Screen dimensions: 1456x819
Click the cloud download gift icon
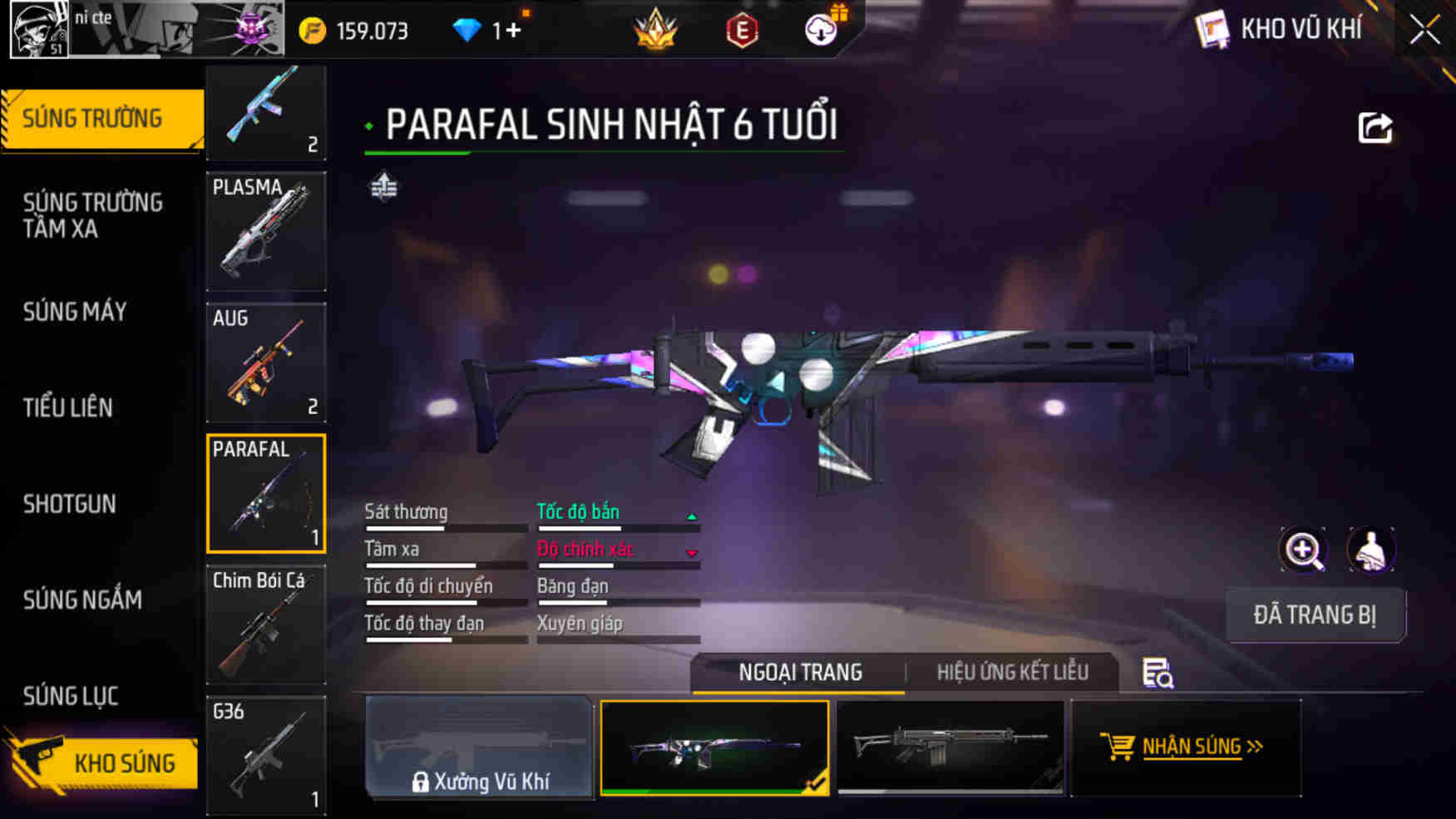tap(820, 32)
